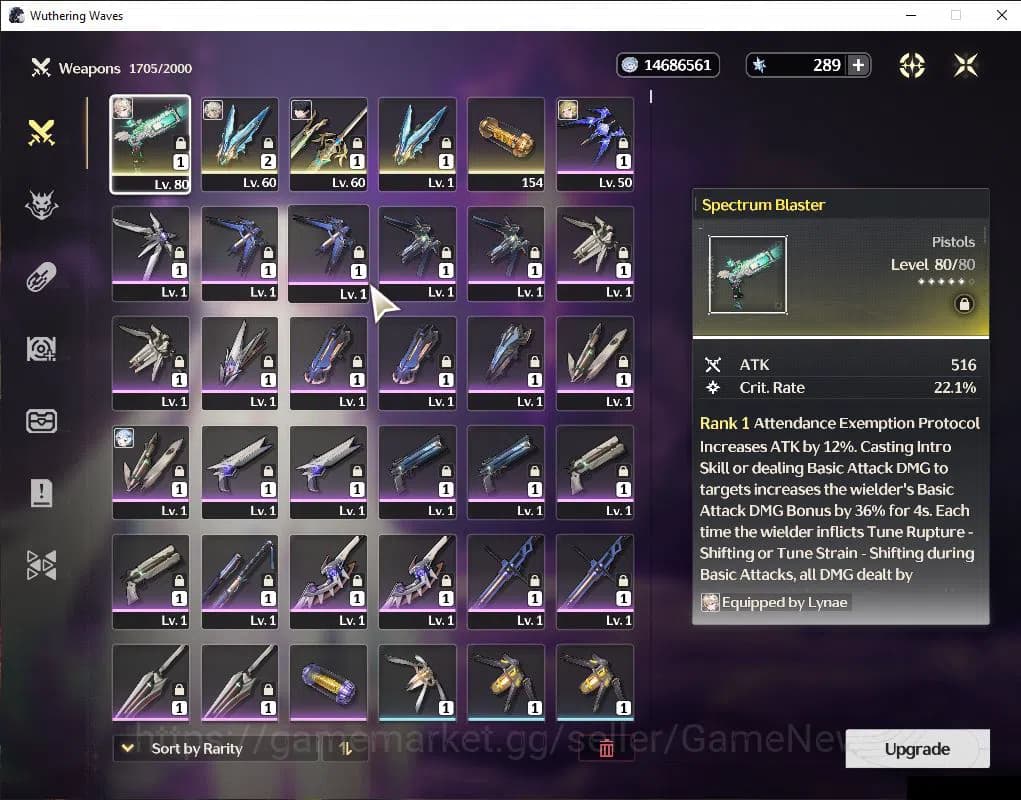Upgrade the Spectrum Blaster weapon

point(917,749)
